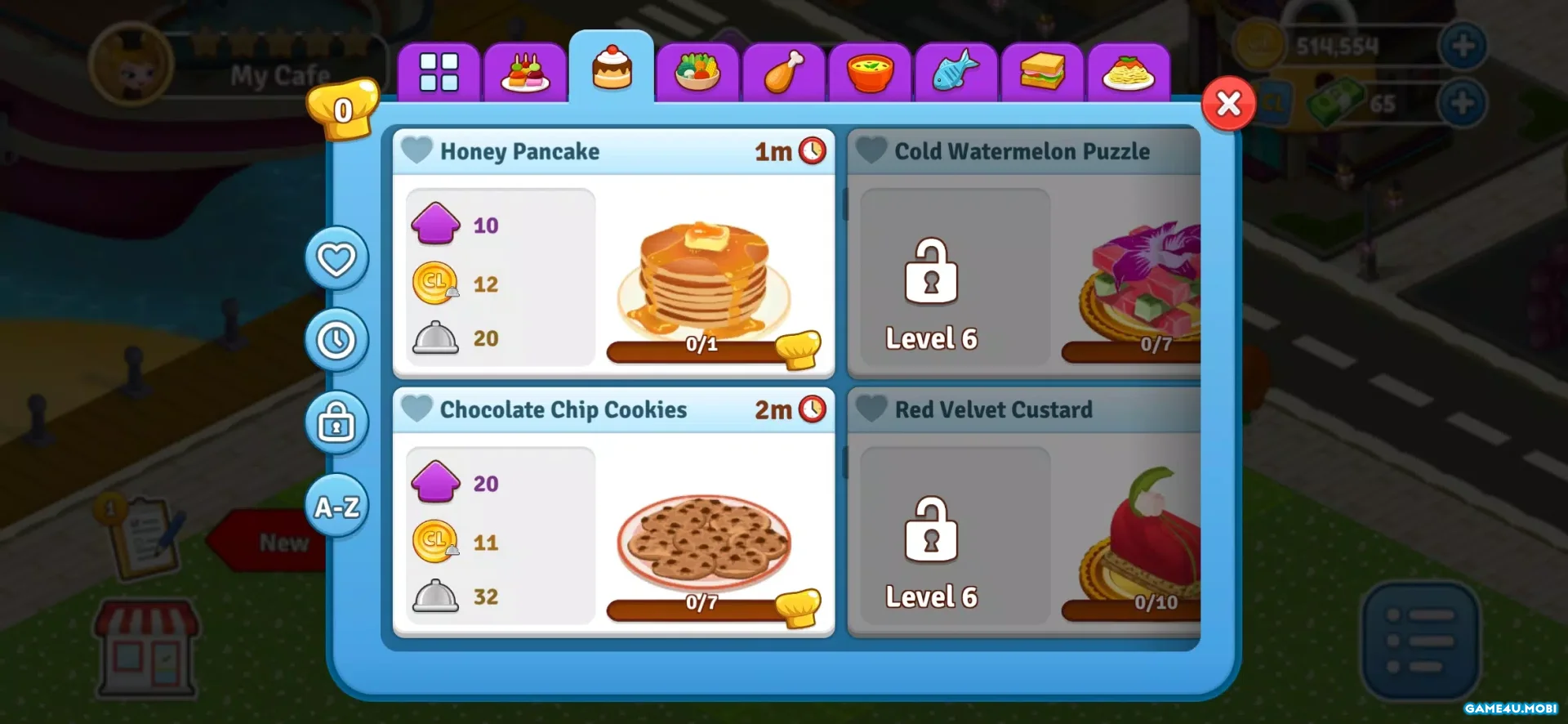The width and height of the screenshot is (1568, 724).
Task: Close the recipe menu with the red X
Action: click(x=1228, y=104)
